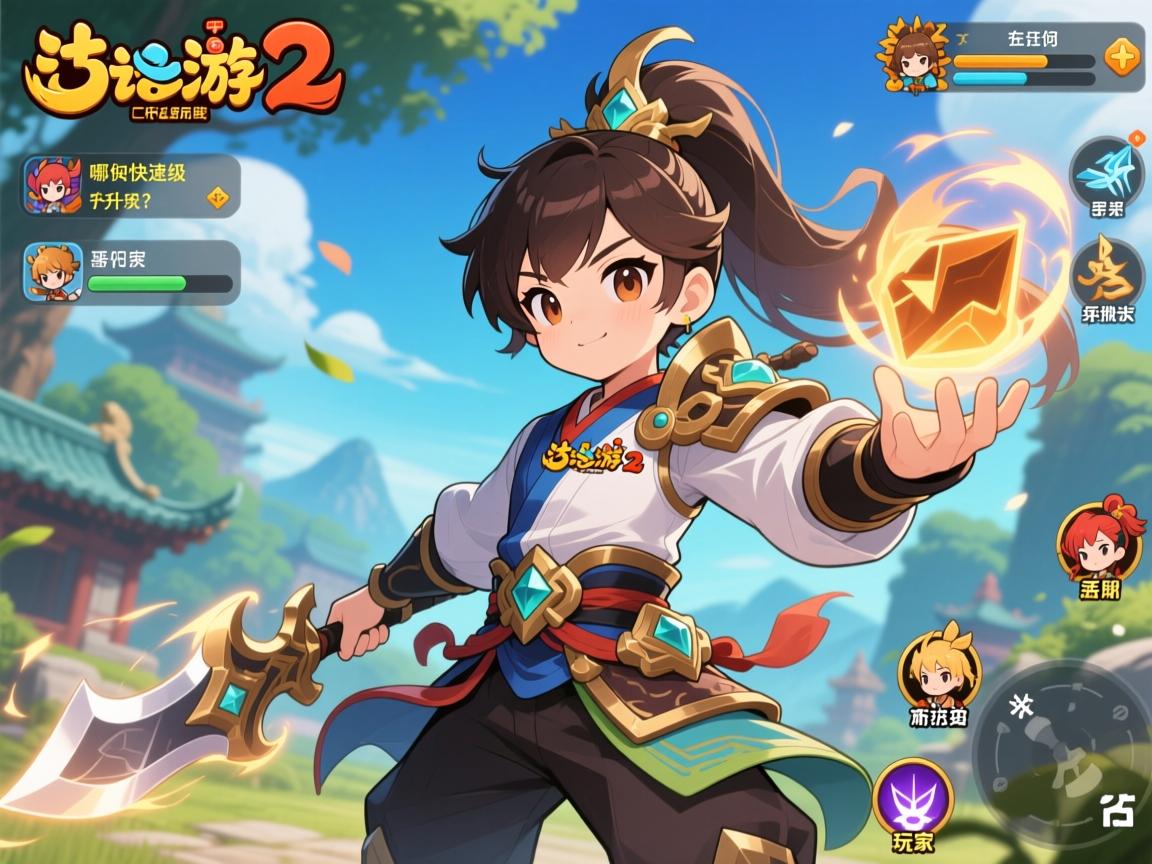The image size is (1152, 864).
Task: Open the red-haired character quest panel
Action: click(x=131, y=185)
